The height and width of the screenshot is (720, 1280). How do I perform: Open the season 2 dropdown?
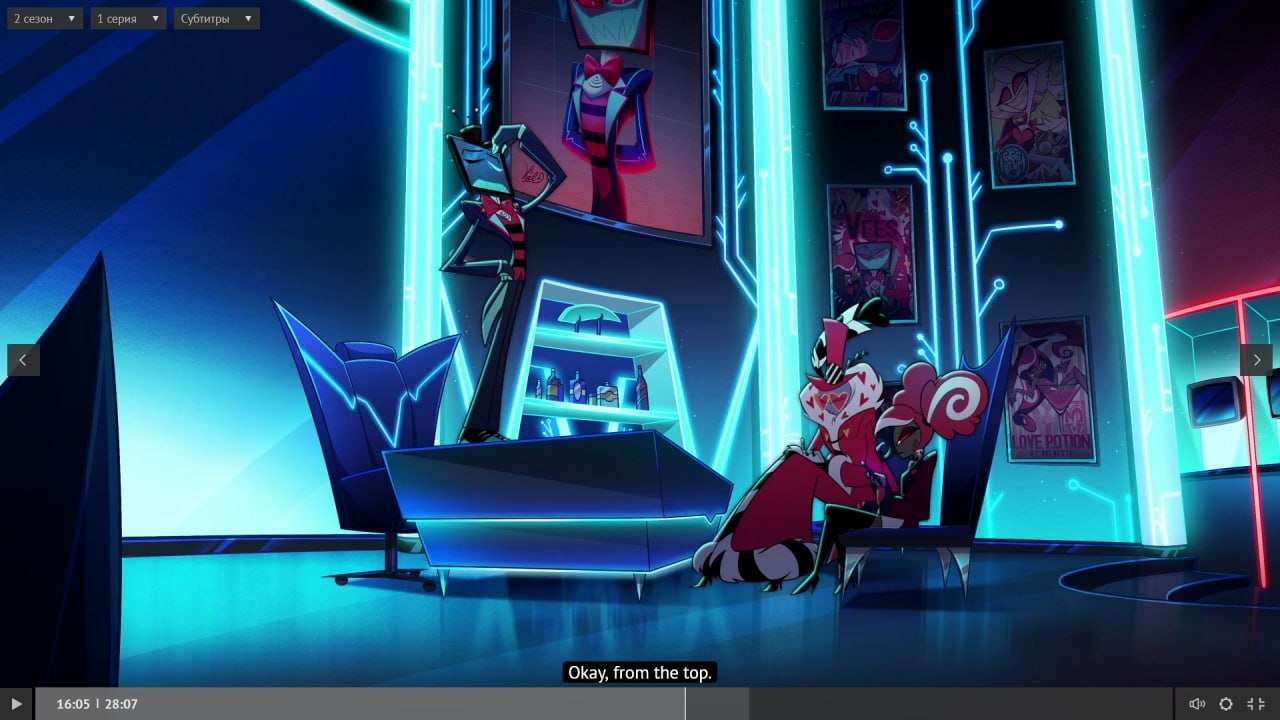pyautogui.click(x=45, y=18)
